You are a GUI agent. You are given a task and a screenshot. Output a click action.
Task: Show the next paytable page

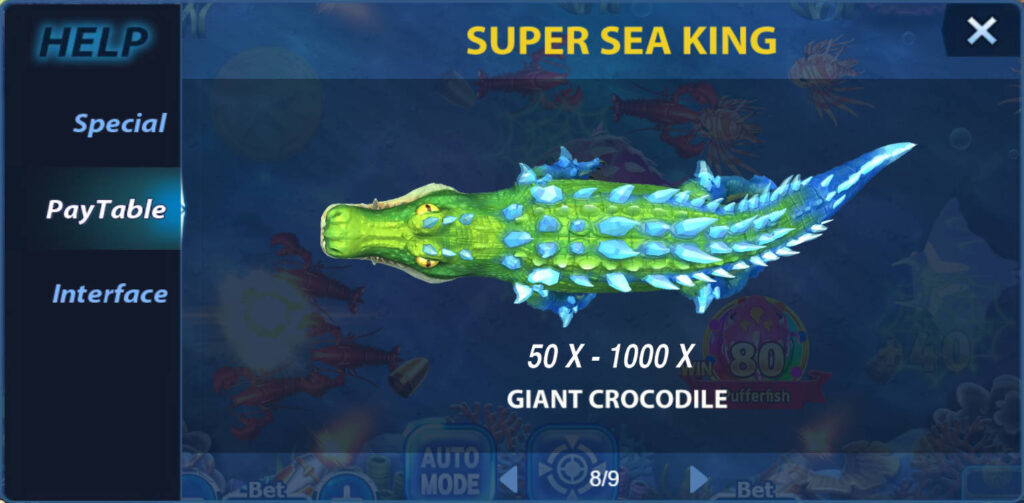698,478
